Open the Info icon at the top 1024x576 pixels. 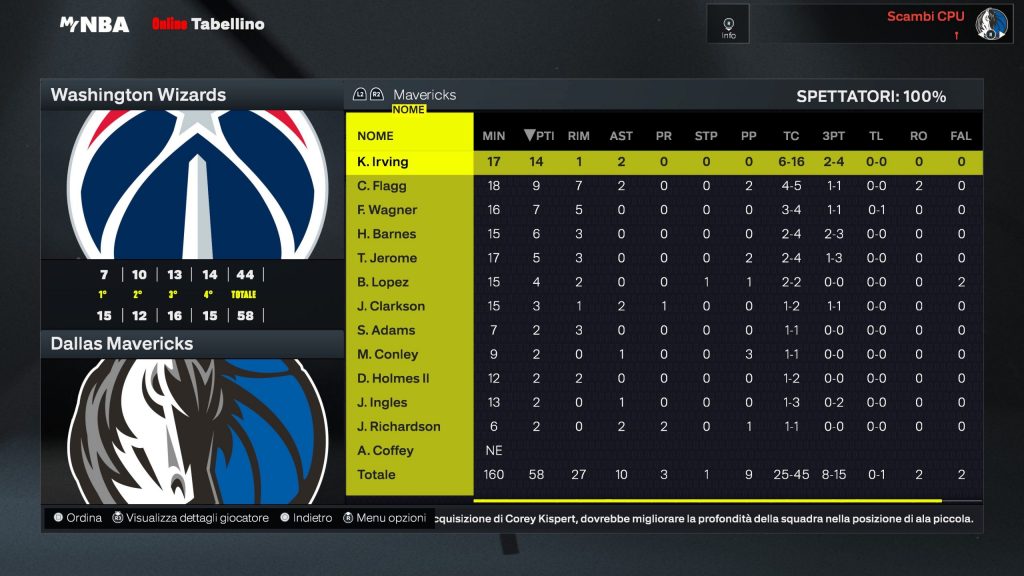pyautogui.click(x=728, y=24)
